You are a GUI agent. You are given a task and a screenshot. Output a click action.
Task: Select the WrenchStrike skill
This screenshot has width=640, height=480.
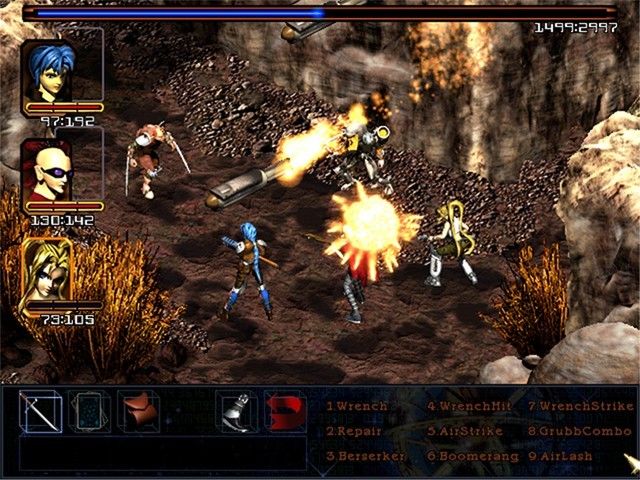580,407
